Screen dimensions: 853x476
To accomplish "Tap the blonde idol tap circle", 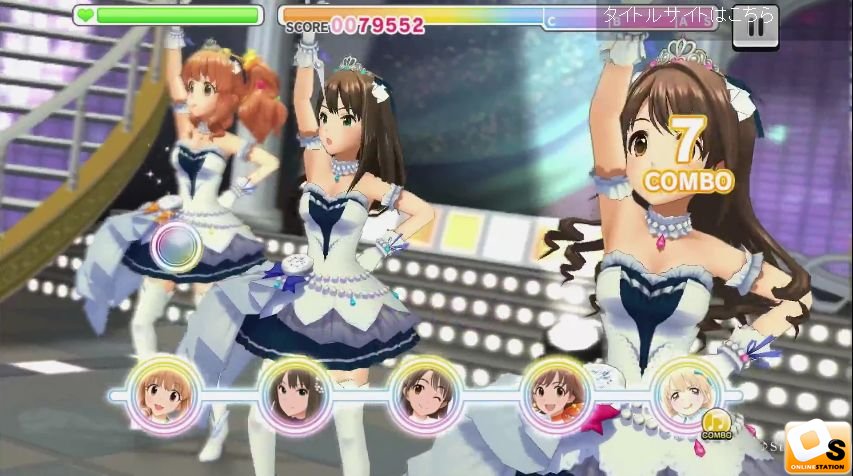I will click(x=685, y=393).
